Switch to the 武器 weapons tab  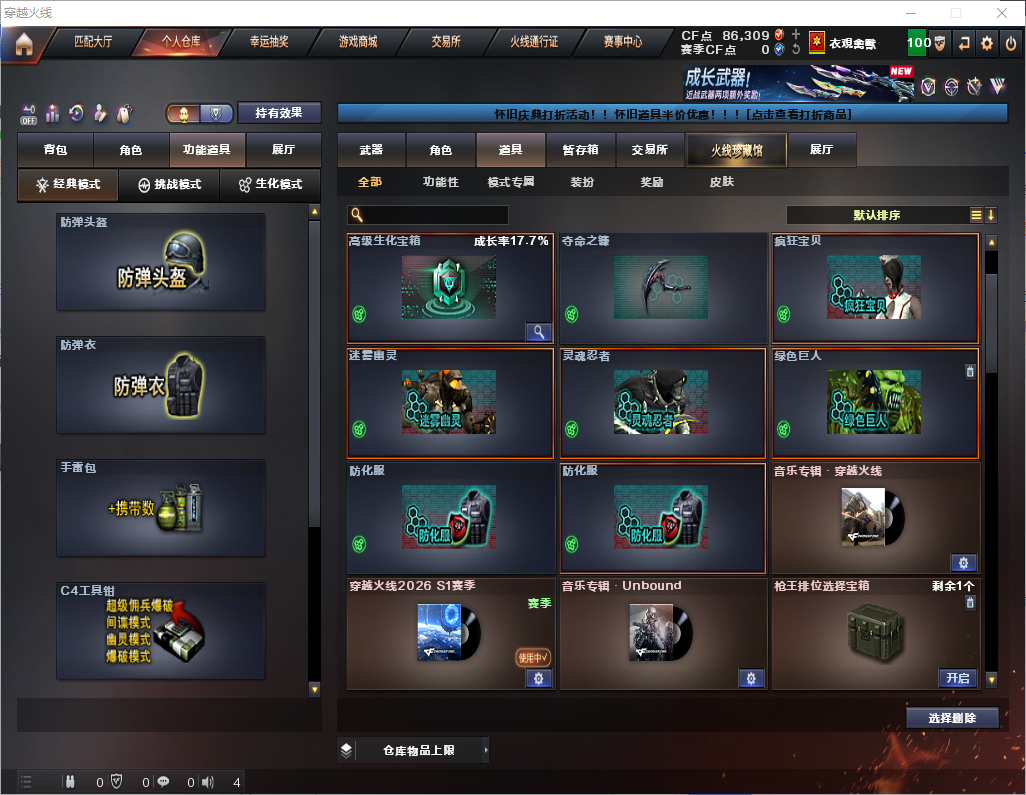coord(371,150)
